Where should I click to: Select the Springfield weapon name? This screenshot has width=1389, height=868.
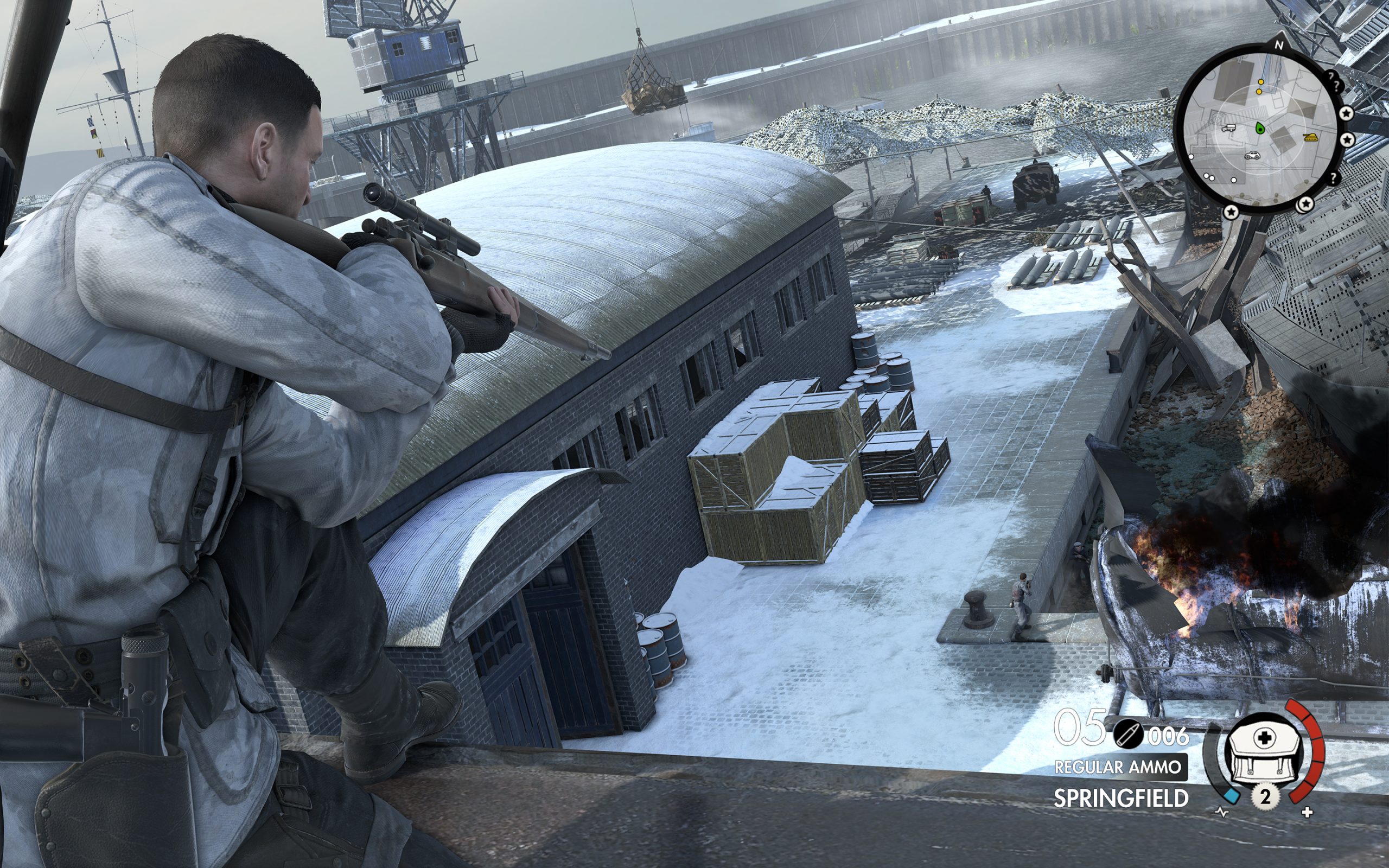(1120, 799)
